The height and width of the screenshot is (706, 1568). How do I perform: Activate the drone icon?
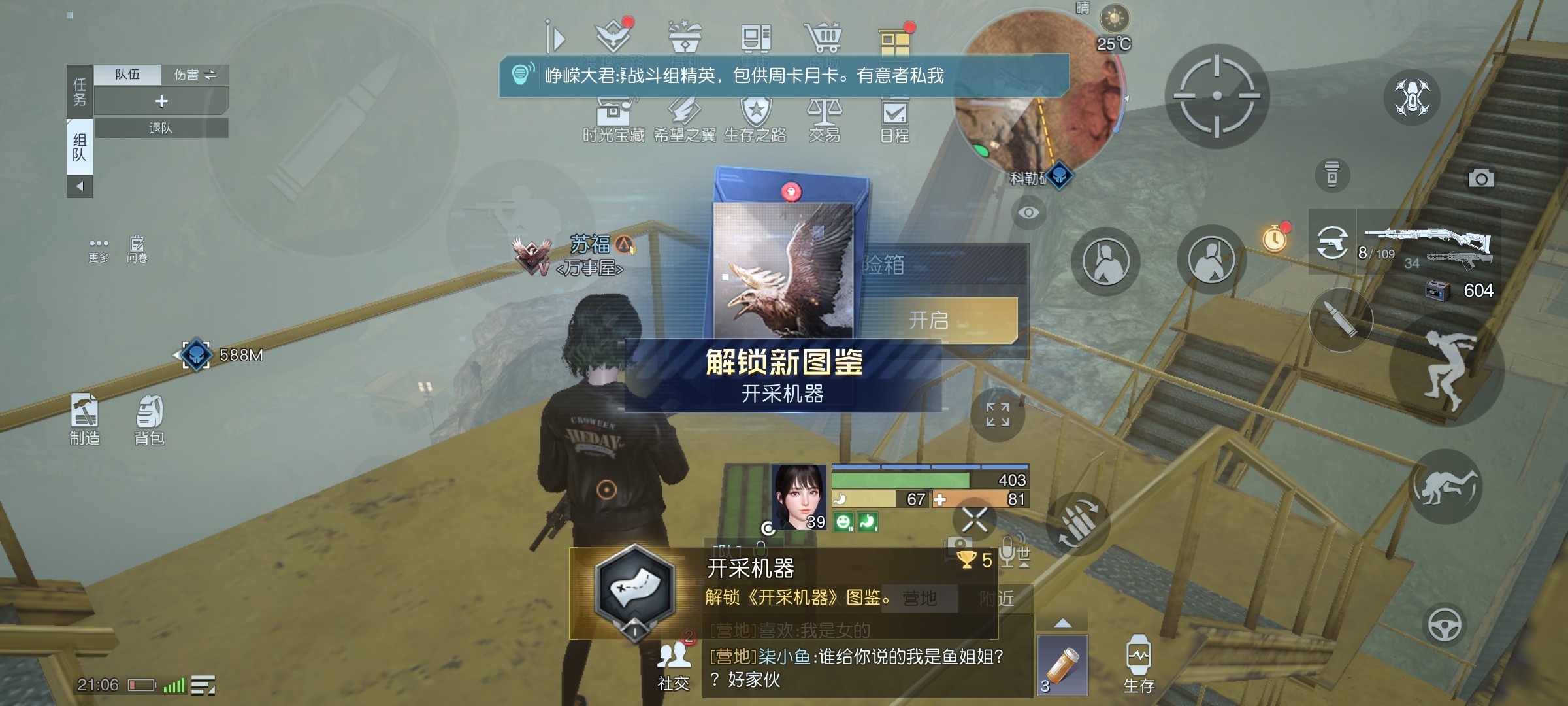point(1412,97)
